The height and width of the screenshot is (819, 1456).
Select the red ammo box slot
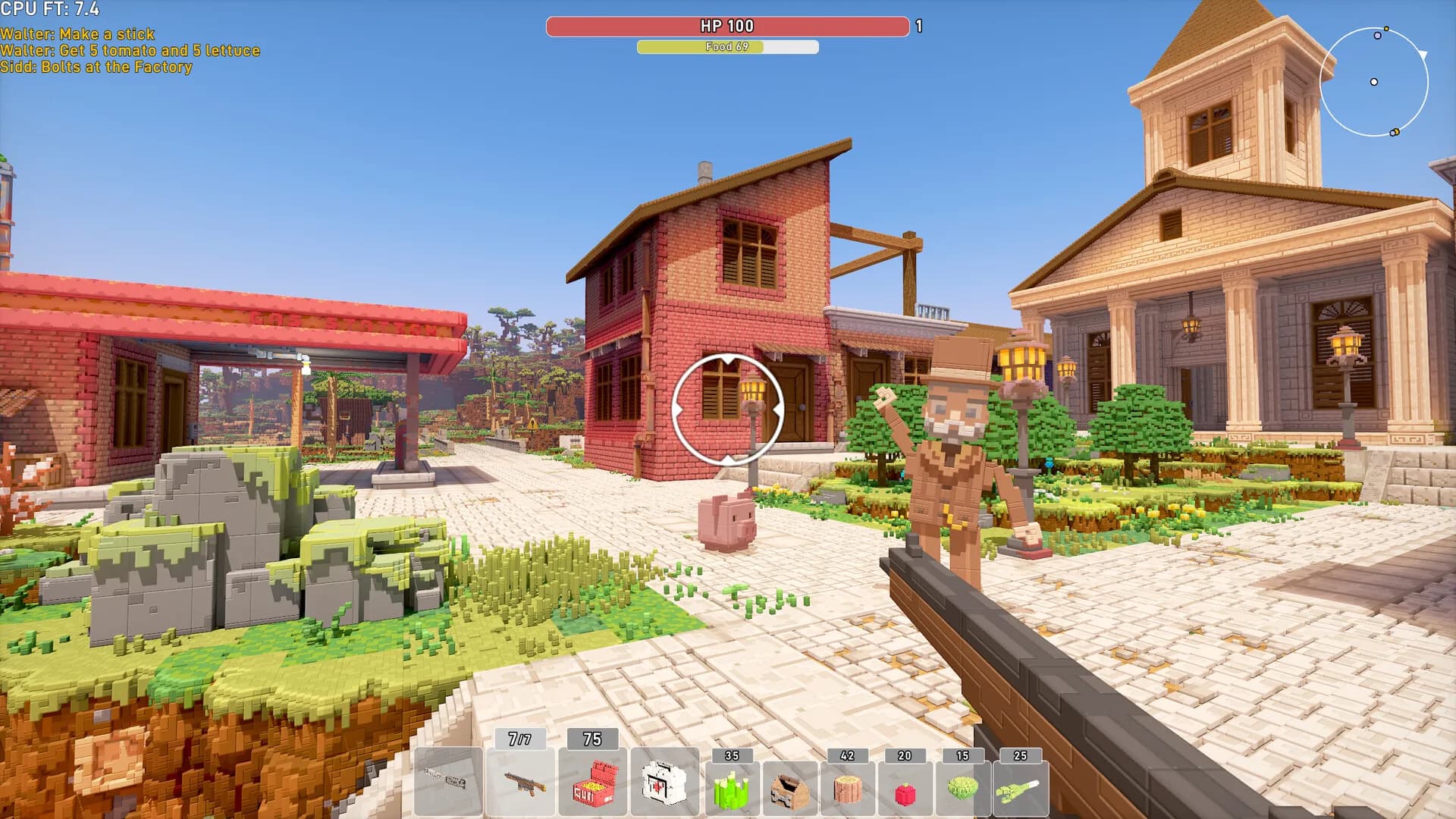point(593,781)
